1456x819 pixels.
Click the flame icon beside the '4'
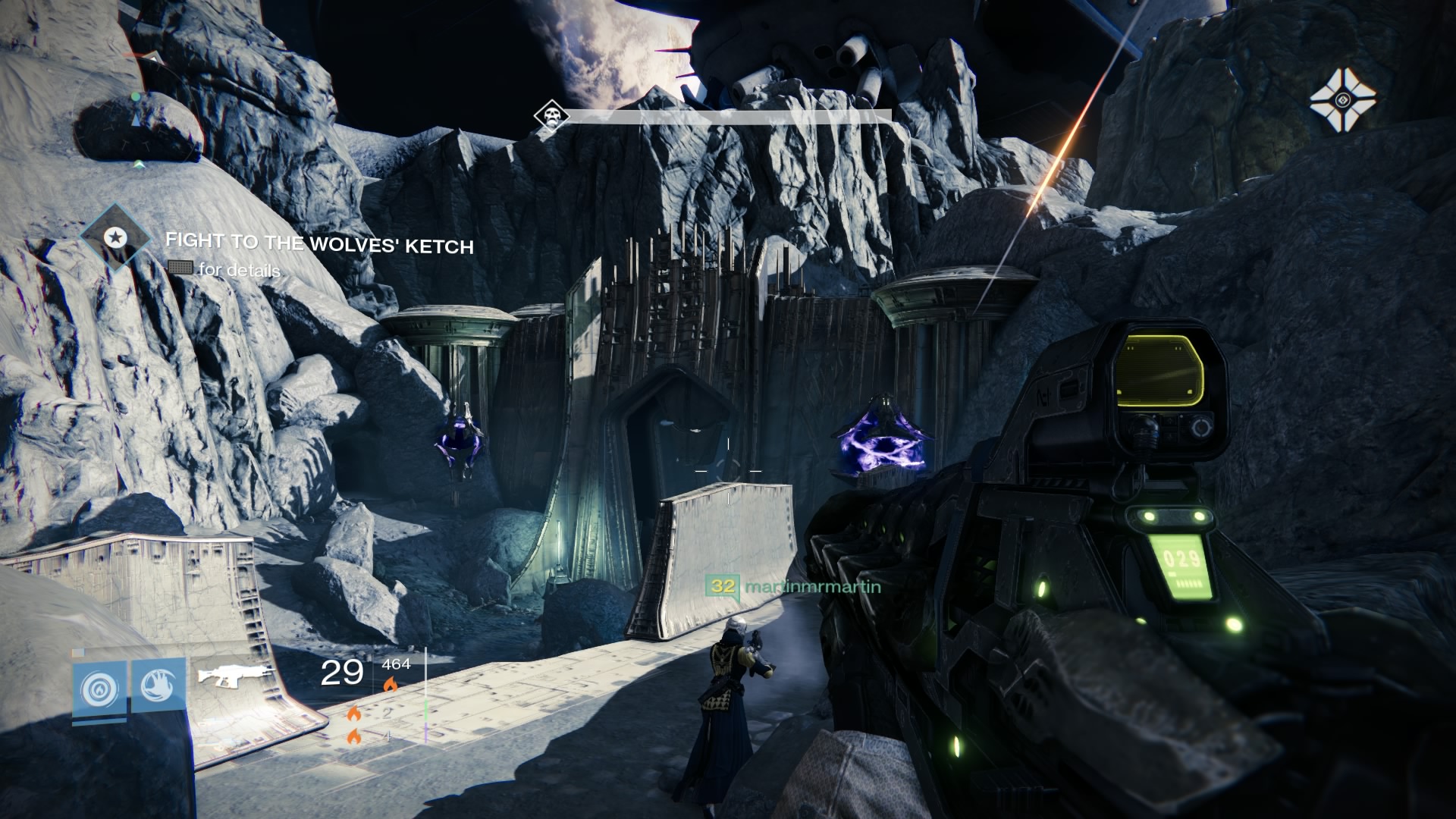pos(356,736)
